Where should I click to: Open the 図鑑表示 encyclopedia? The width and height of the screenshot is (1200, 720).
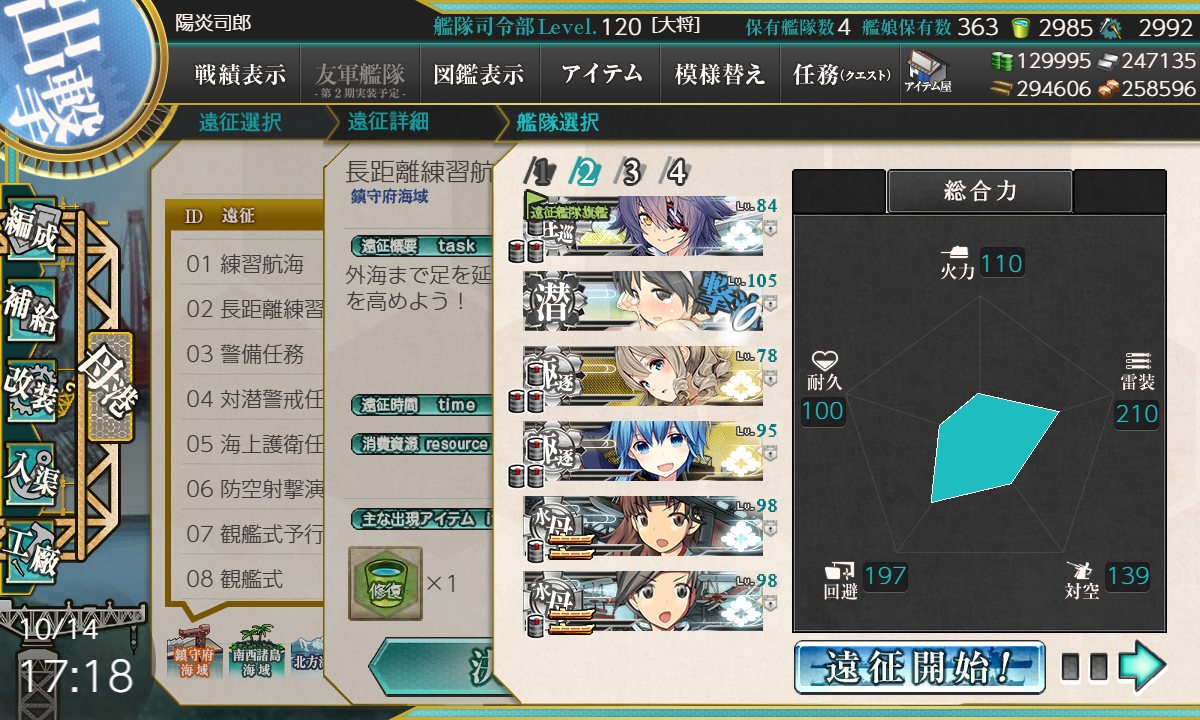pyautogui.click(x=478, y=74)
